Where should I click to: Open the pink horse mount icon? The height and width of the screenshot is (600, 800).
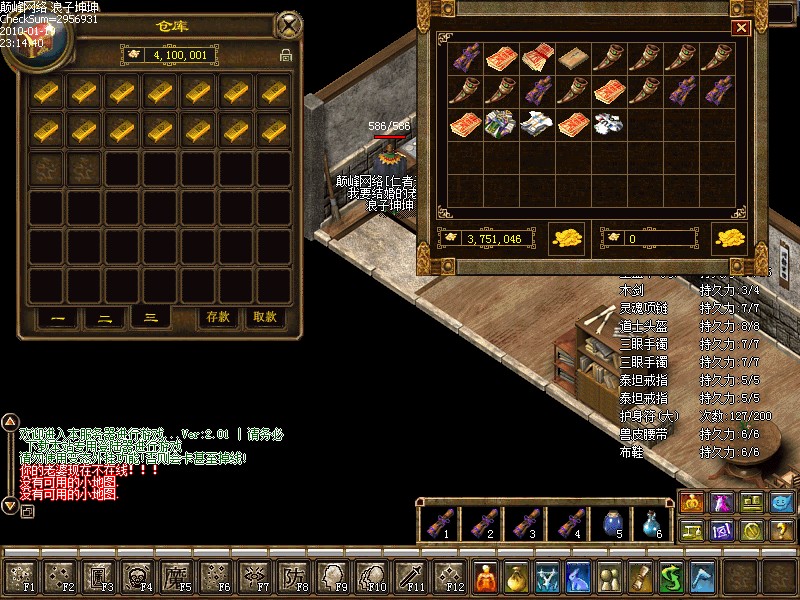pyautogui.click(x=721, y=502)
